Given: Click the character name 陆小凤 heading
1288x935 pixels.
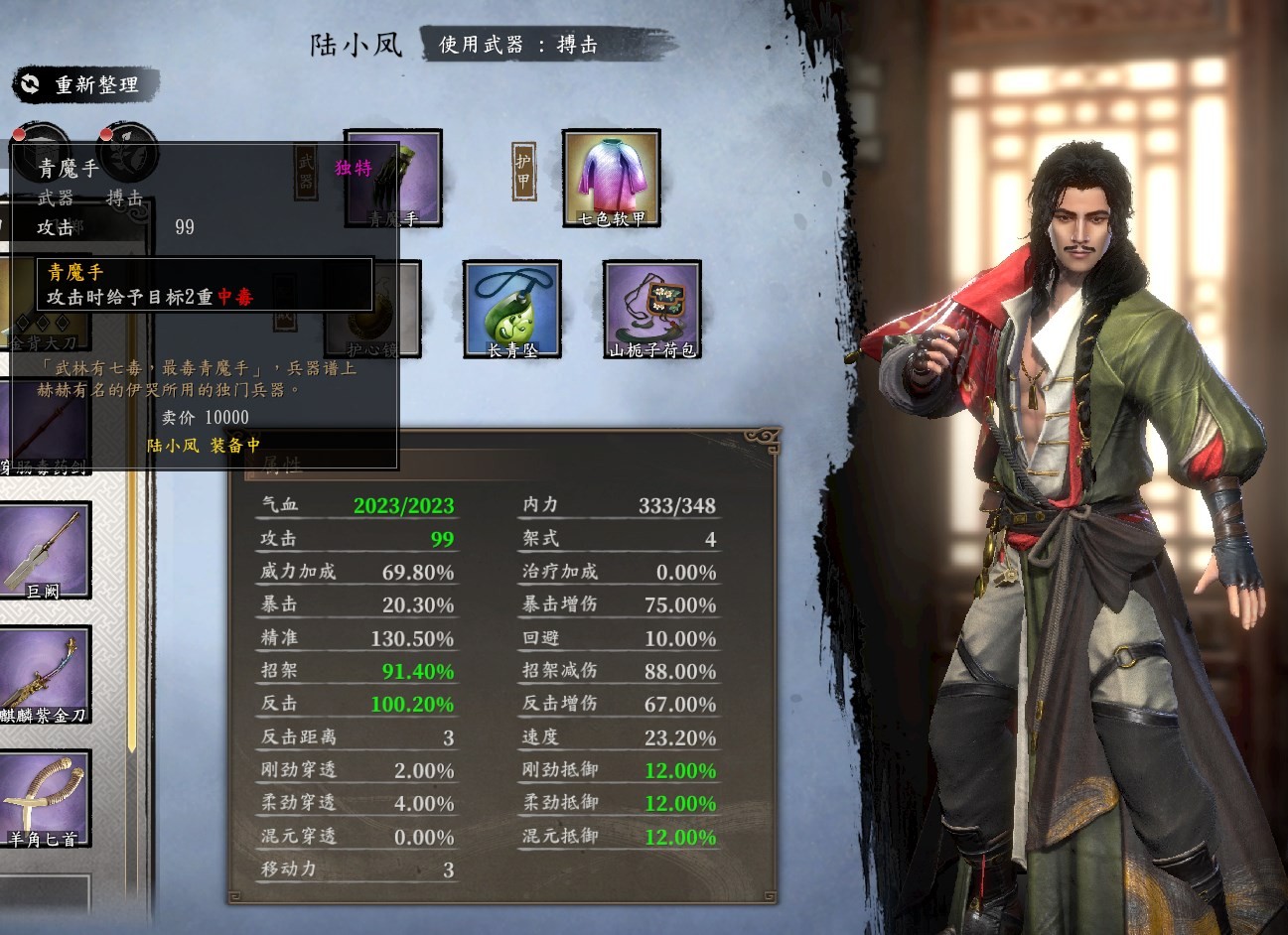Looking at the screenshot, I should pos(355,46).
